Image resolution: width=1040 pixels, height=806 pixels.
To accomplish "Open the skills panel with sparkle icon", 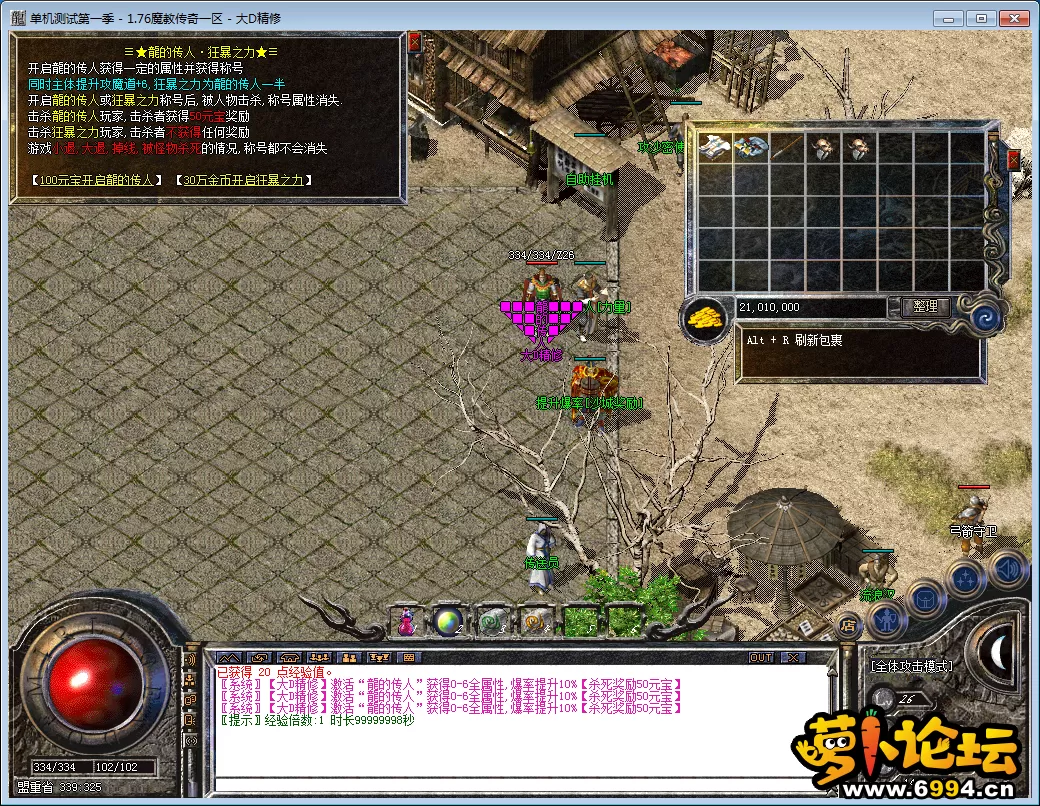I will 966,578.
